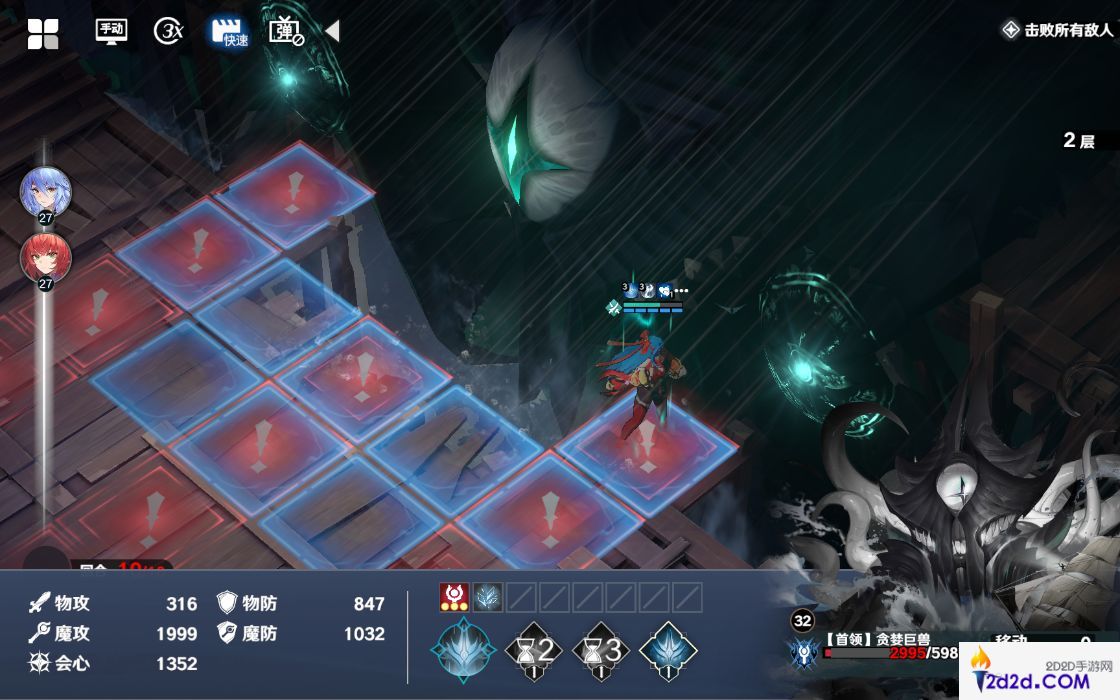
Task: Collapse the top toolbar with the arrow
Action: 333,32
